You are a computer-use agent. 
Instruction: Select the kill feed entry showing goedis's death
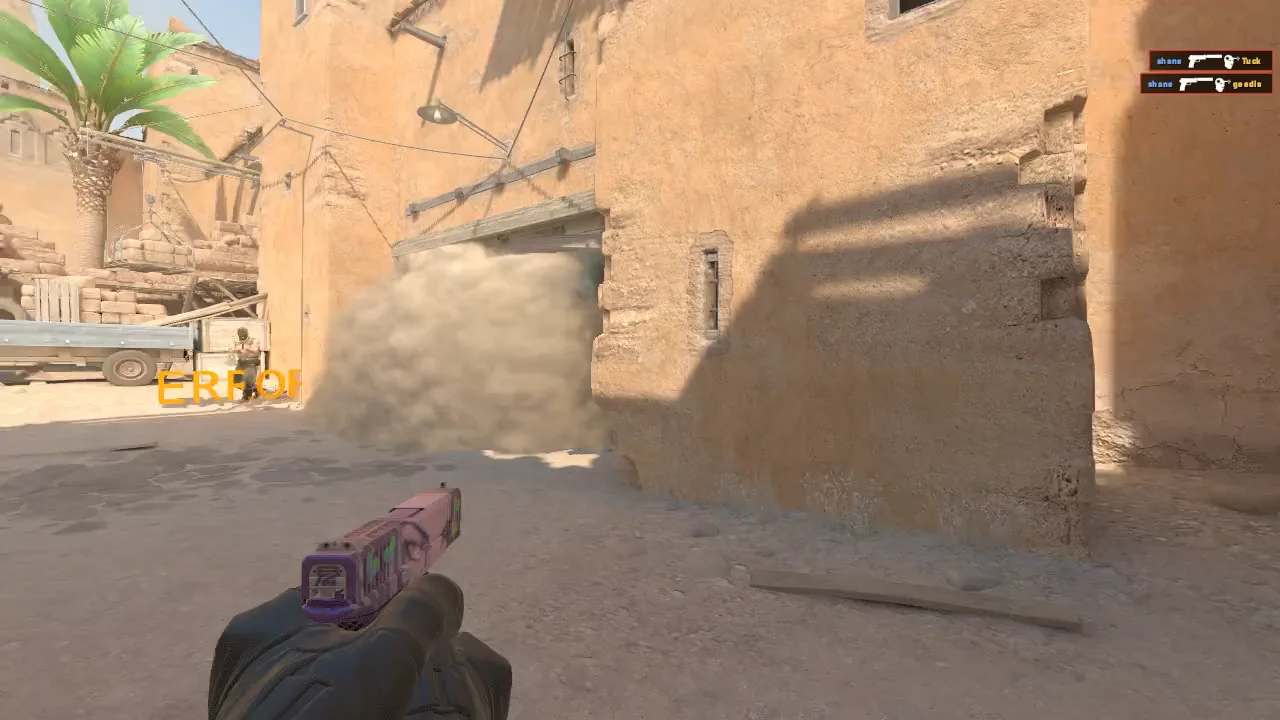coord(1205,84)
